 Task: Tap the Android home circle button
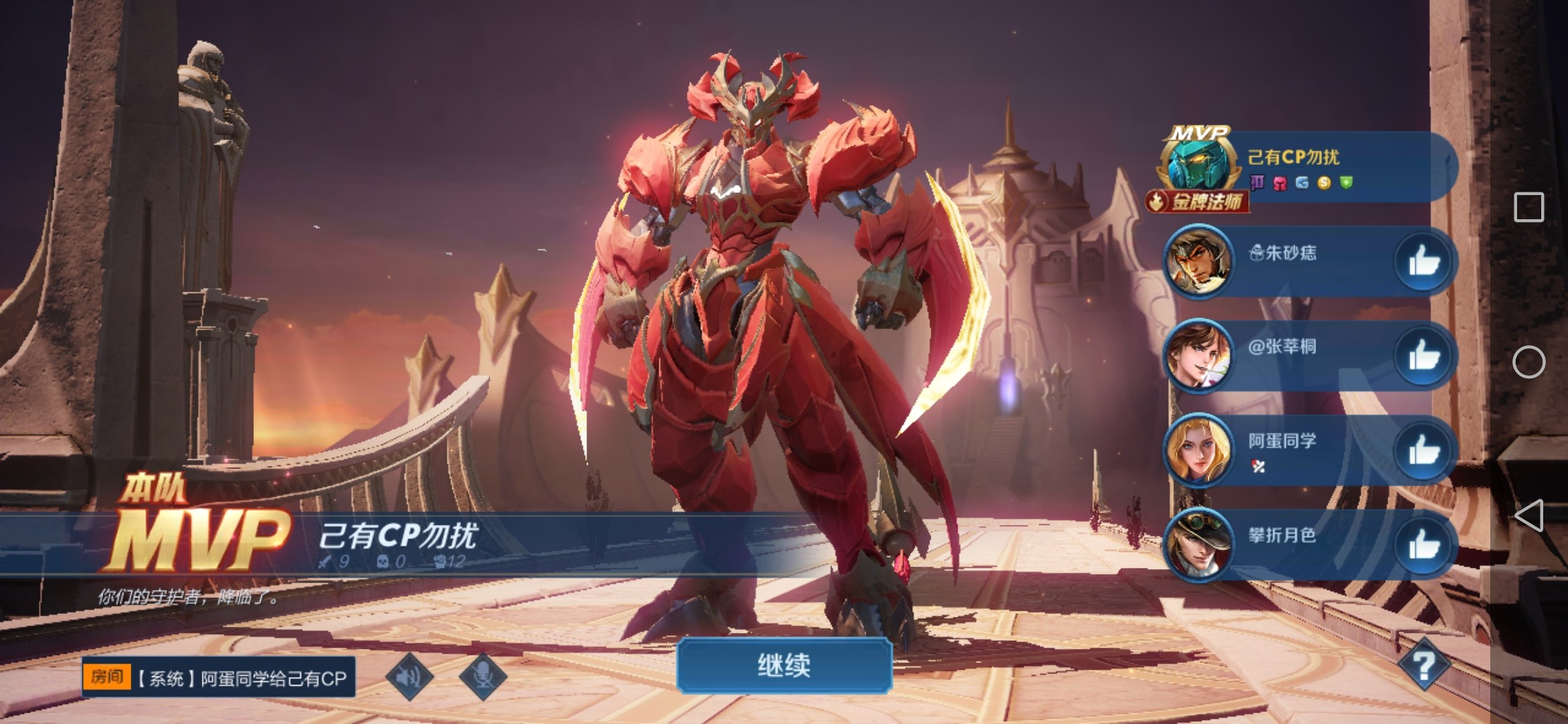click(1529, 362)
